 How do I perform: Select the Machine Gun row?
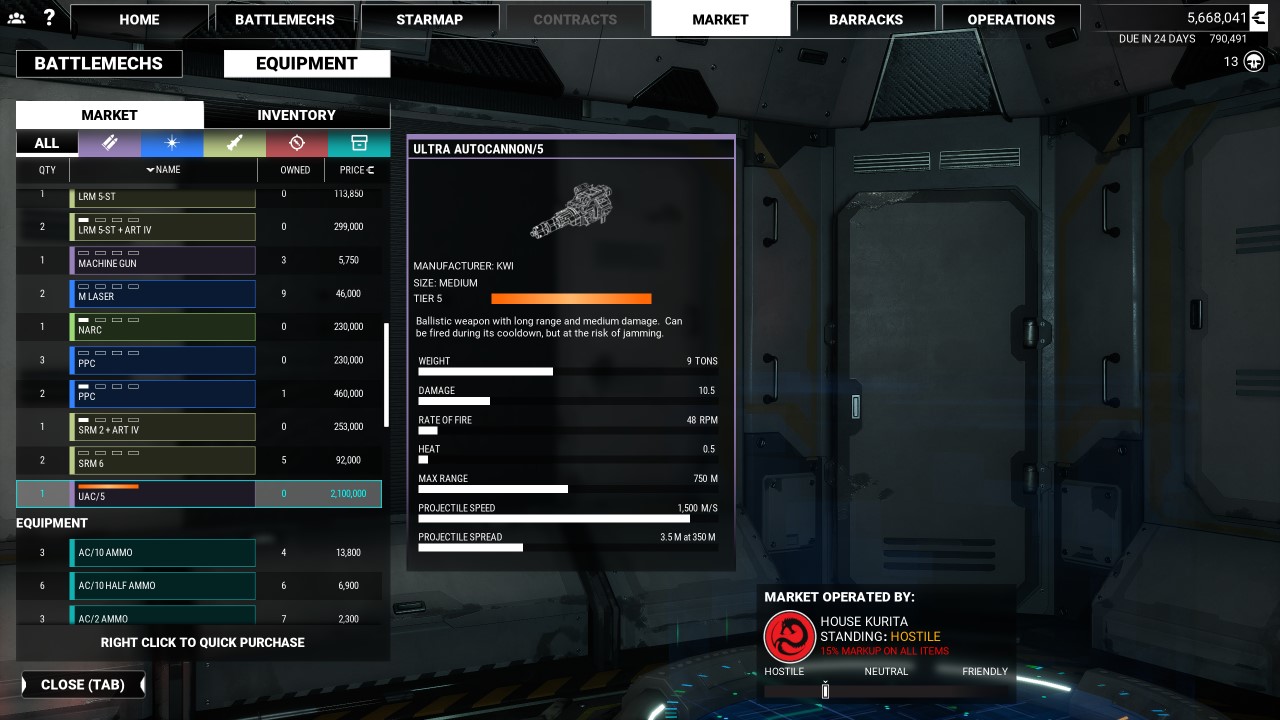pos(162,261)
